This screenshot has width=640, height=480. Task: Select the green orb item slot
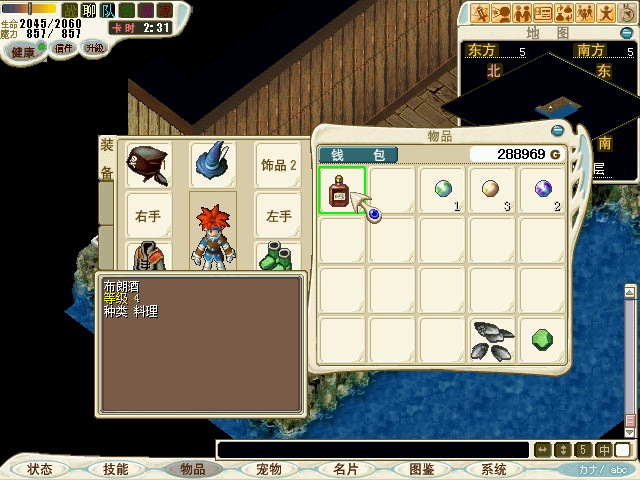pos(443,190)
